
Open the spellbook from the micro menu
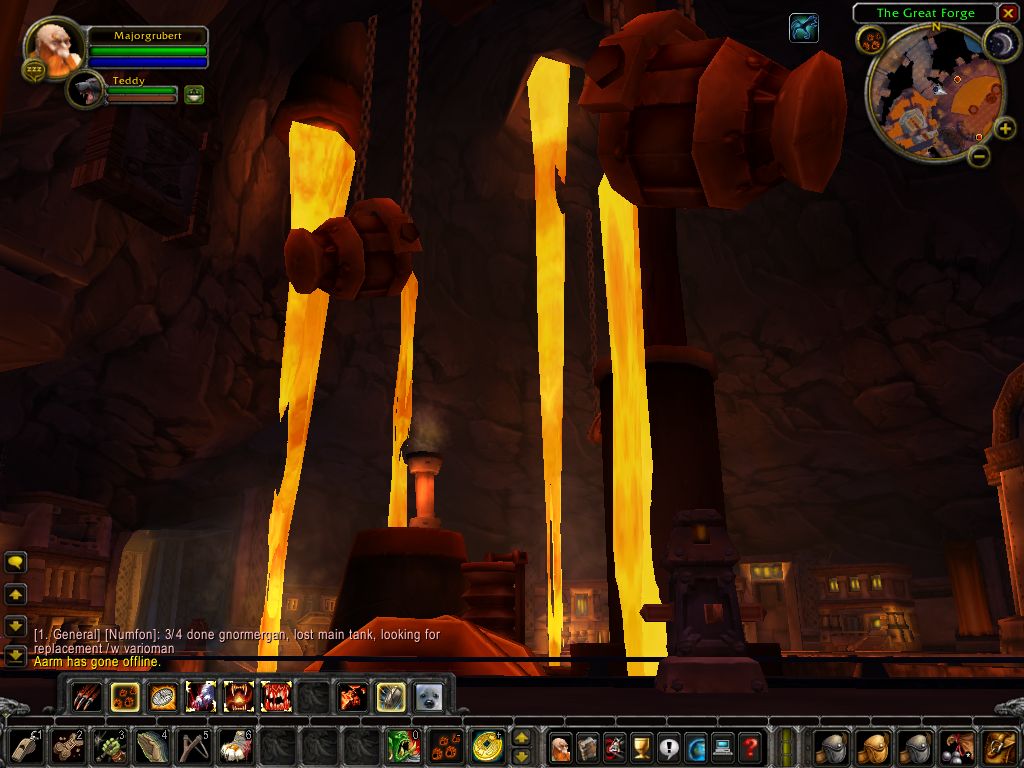tap(588, 746)
